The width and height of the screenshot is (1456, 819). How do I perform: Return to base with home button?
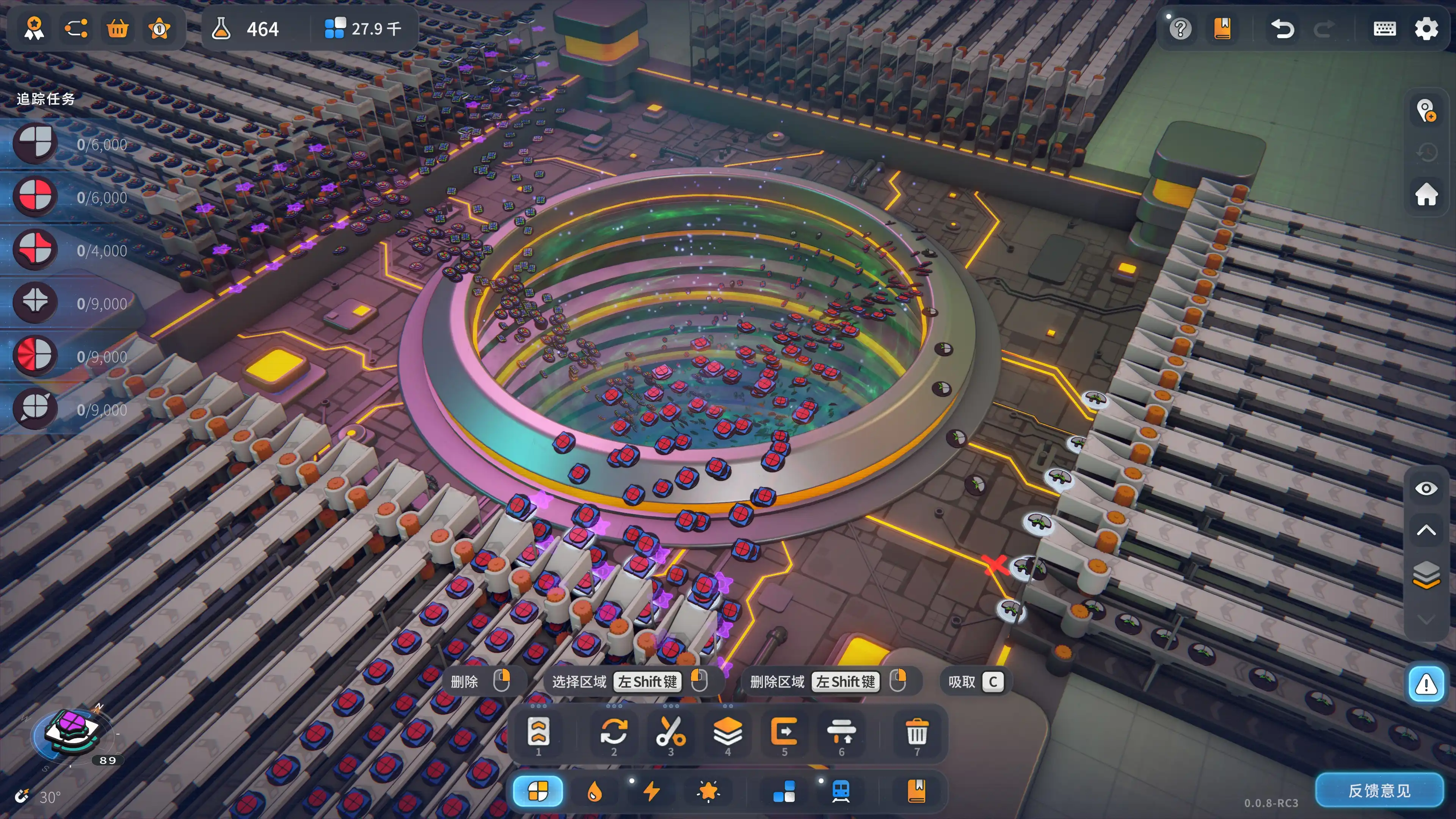[x=1426, y=194]
